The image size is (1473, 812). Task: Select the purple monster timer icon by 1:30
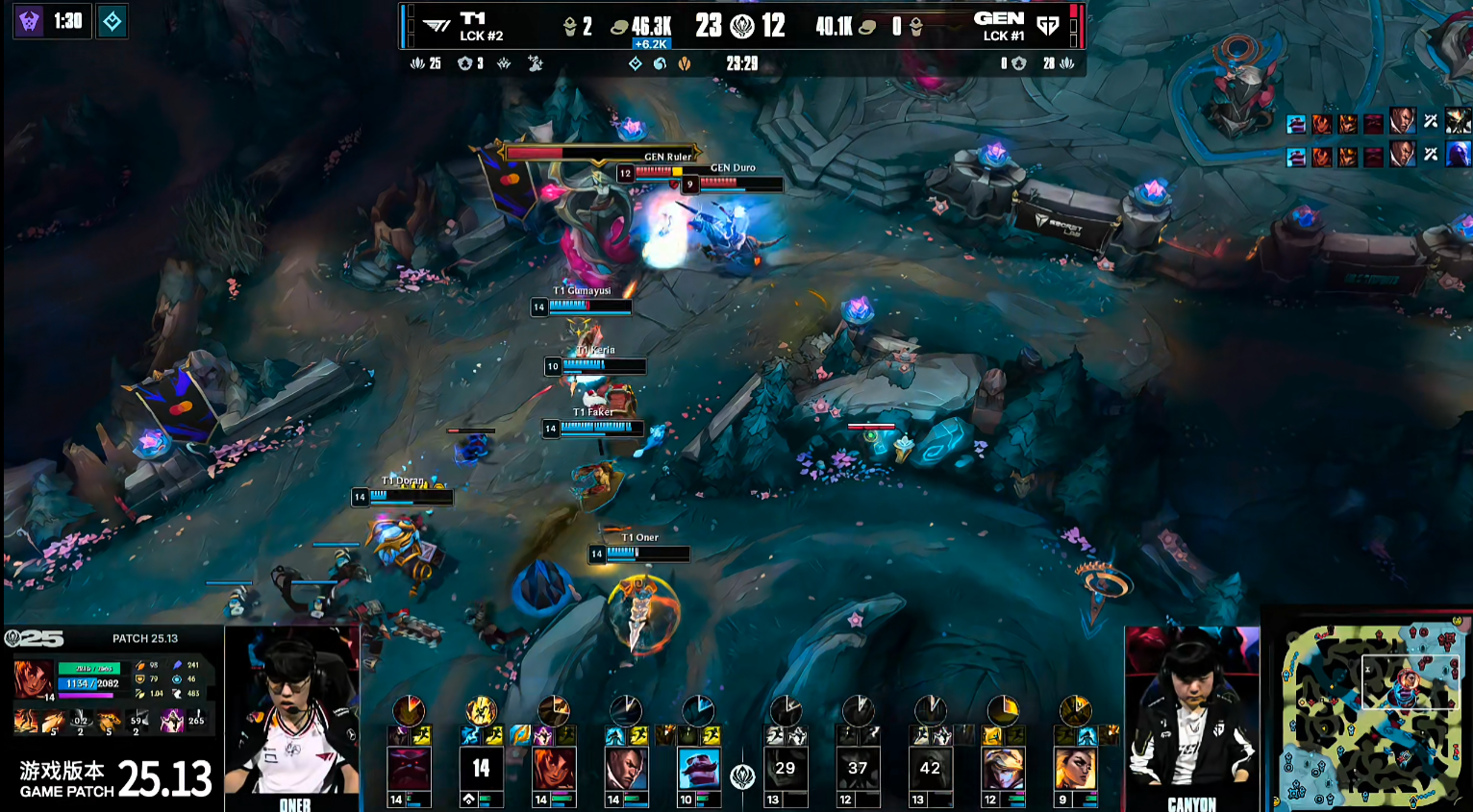click(x=30, y=21)
